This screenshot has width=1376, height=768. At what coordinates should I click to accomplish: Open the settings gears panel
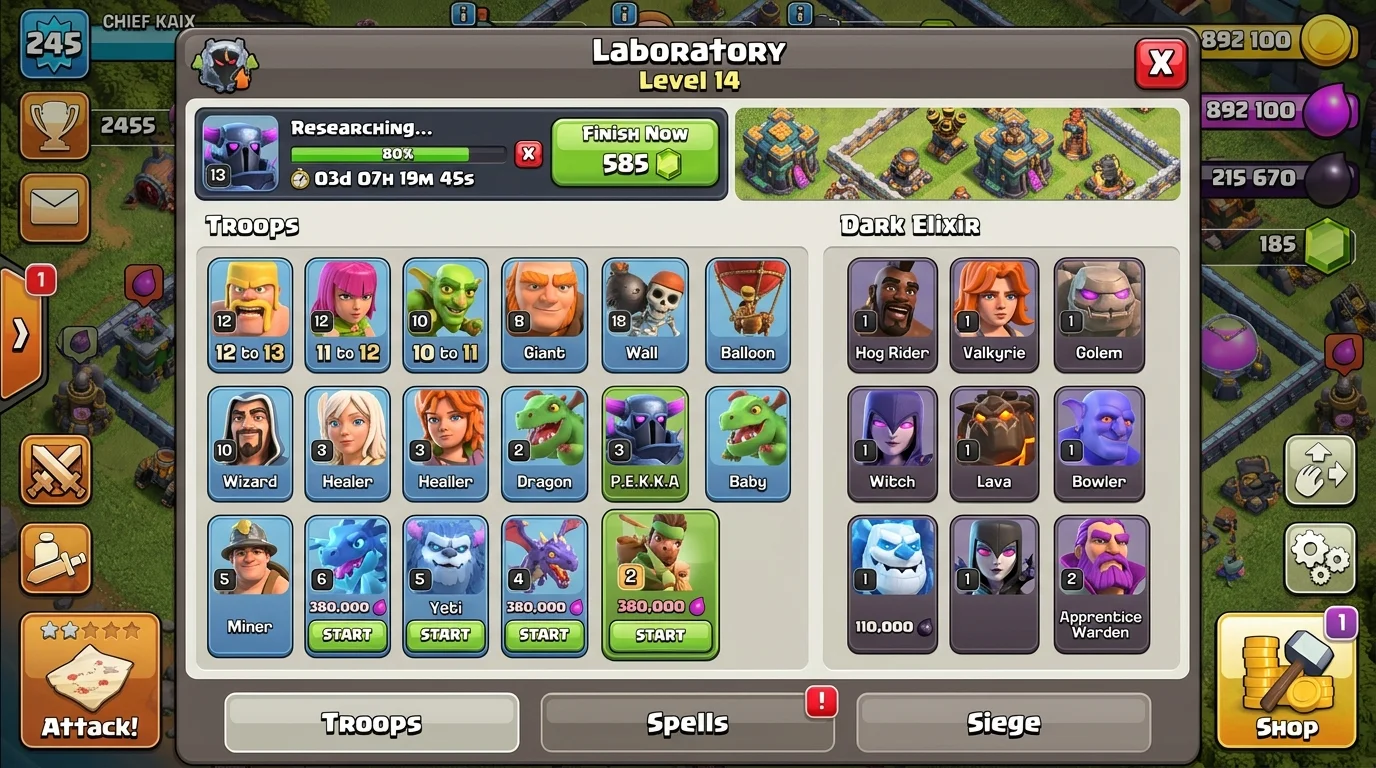point(1319,560)
